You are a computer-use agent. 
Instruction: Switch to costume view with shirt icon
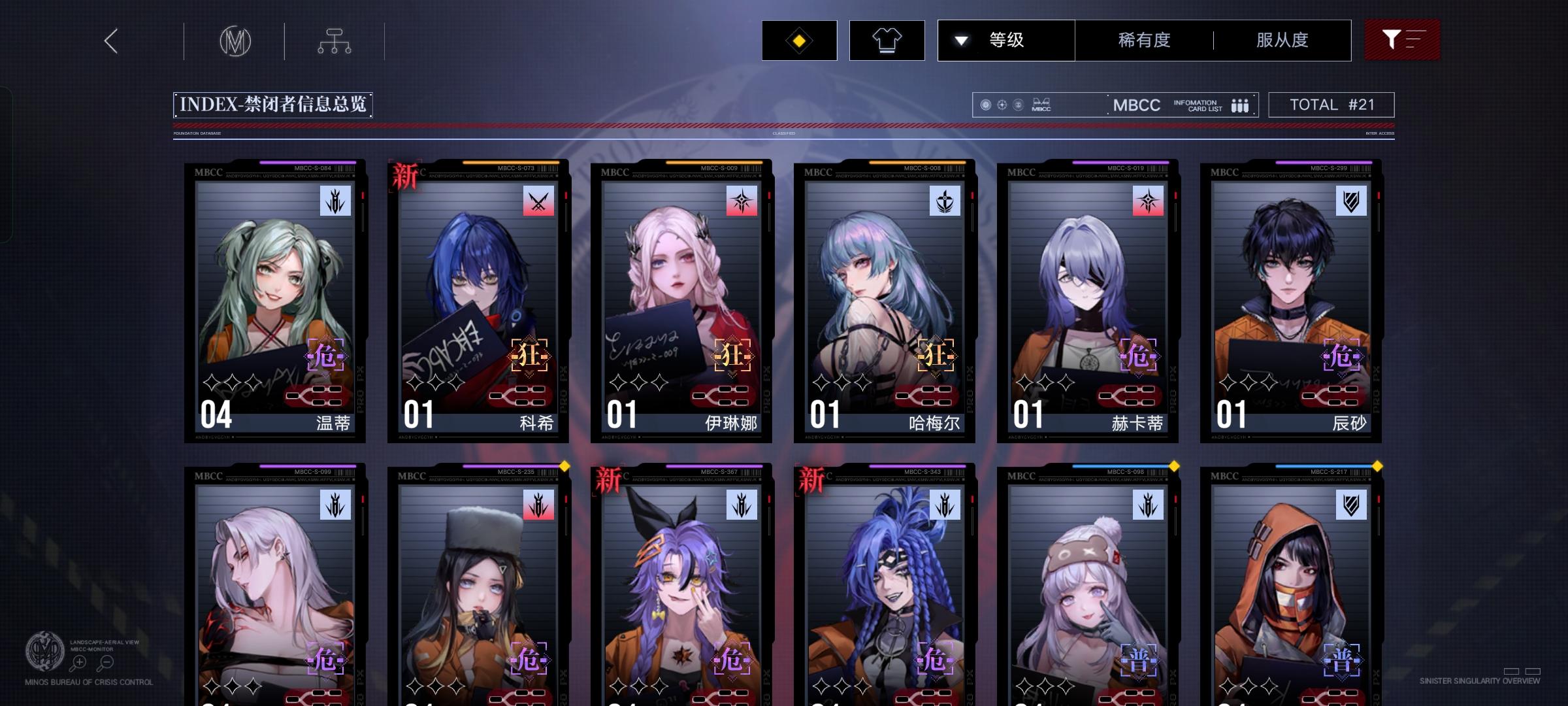[887, 40]
